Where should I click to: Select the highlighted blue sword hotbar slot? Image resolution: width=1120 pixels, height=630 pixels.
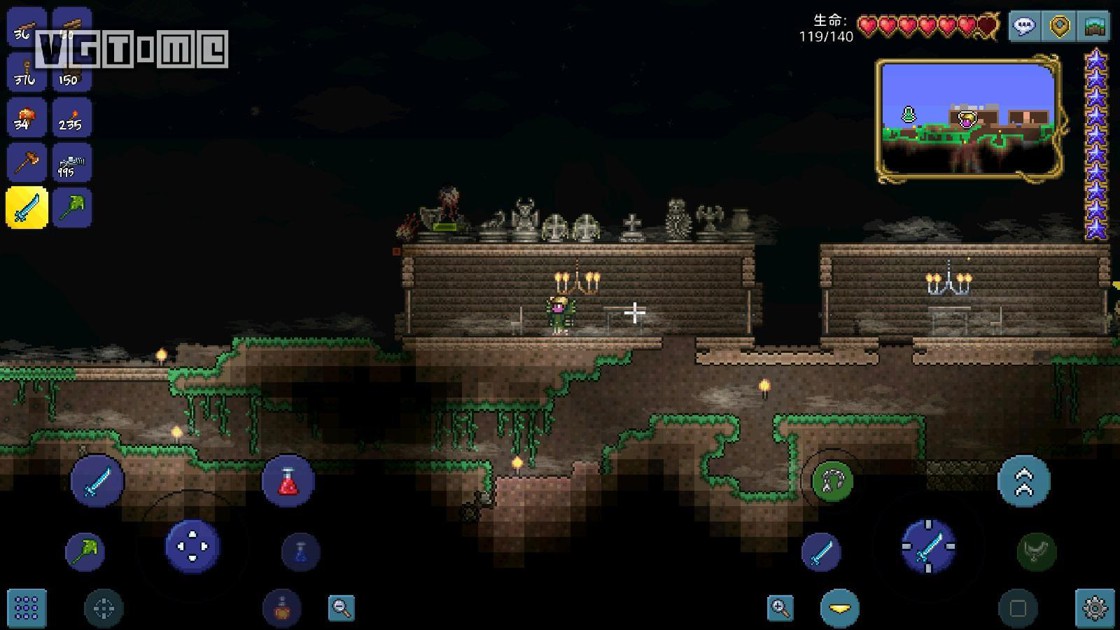27,208
